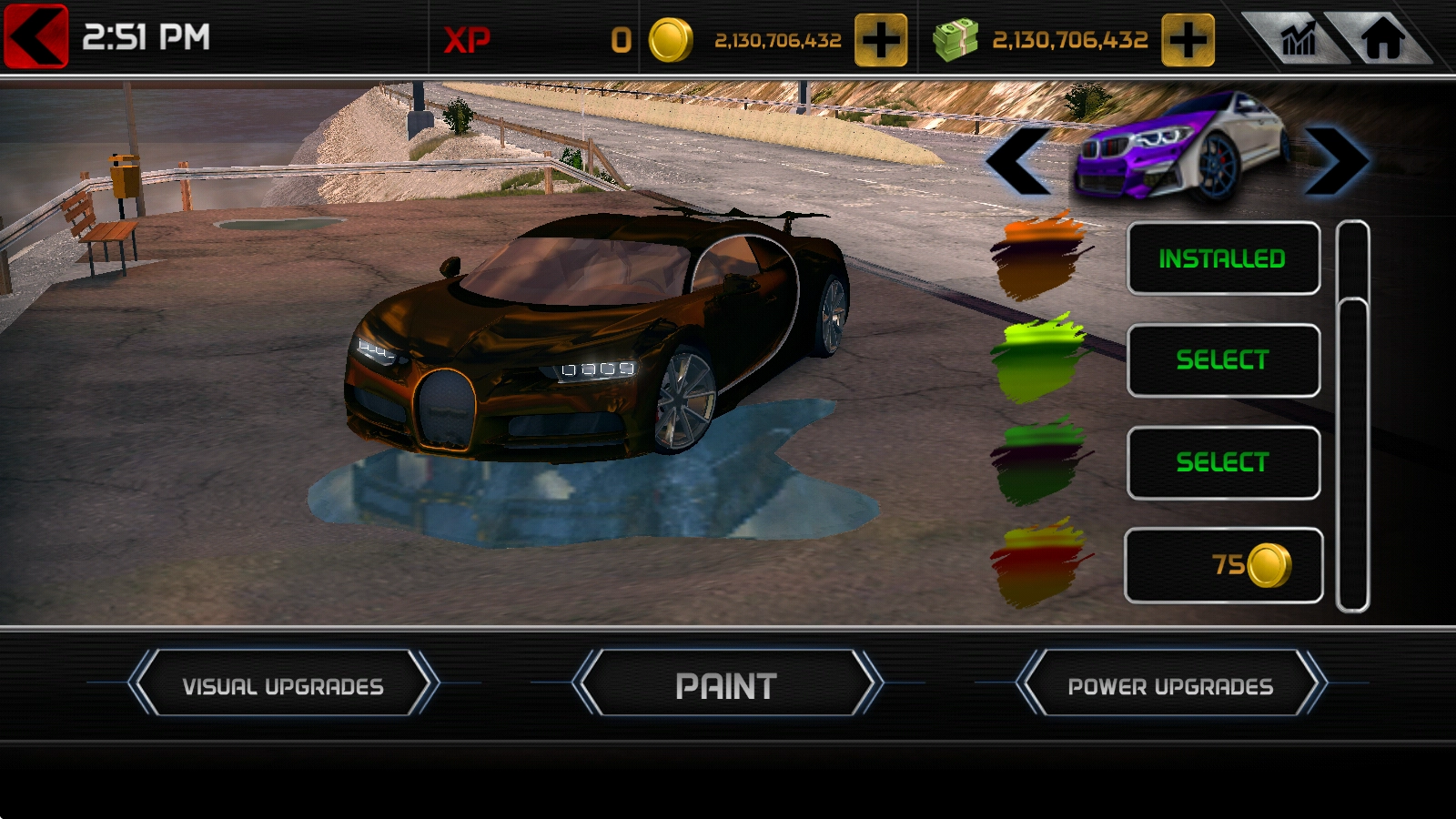1456x819 pixels.
Task: Switch to the Paint section
Action: point(726,683)
